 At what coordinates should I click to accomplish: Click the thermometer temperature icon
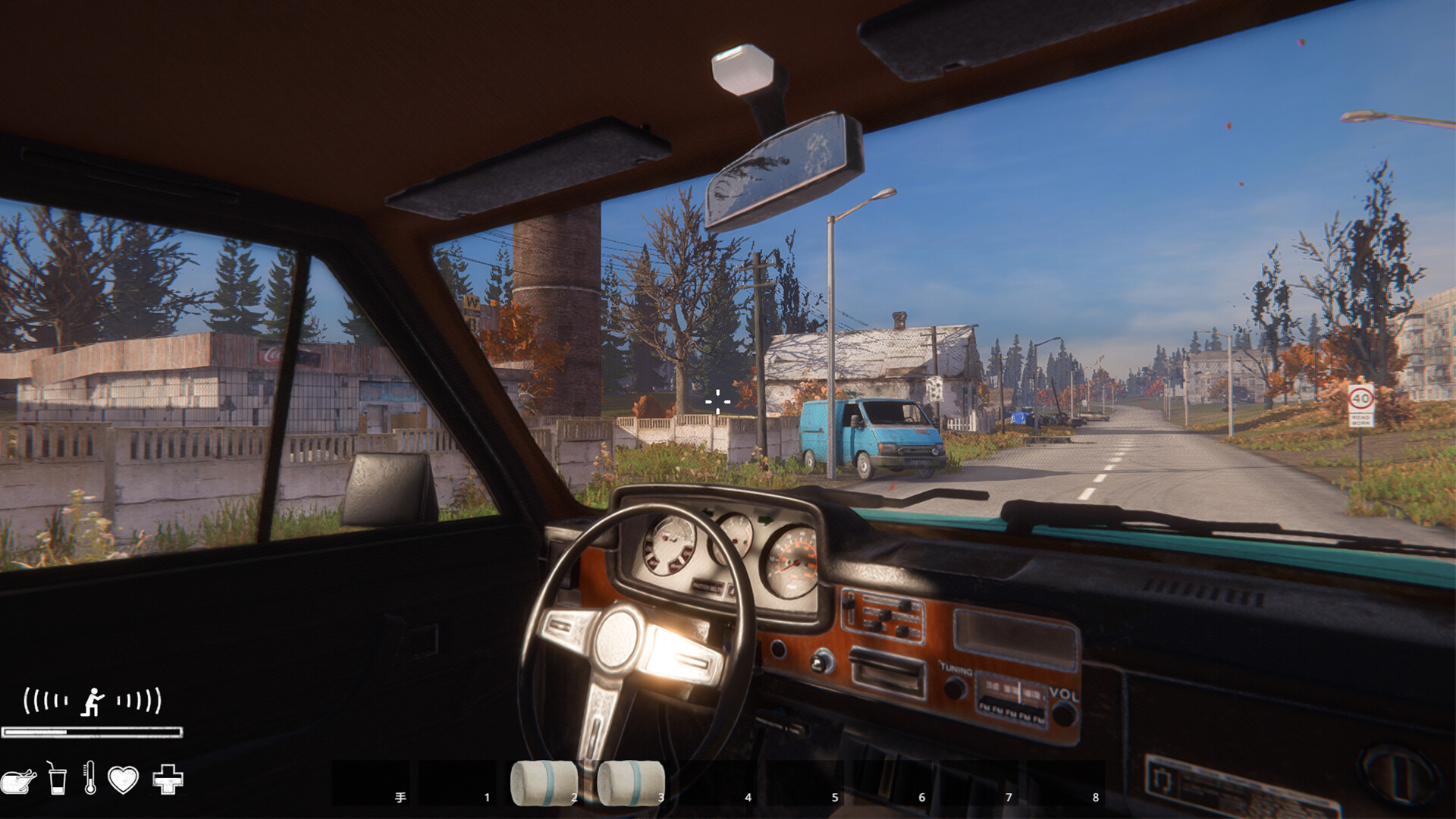pos(89,778)
